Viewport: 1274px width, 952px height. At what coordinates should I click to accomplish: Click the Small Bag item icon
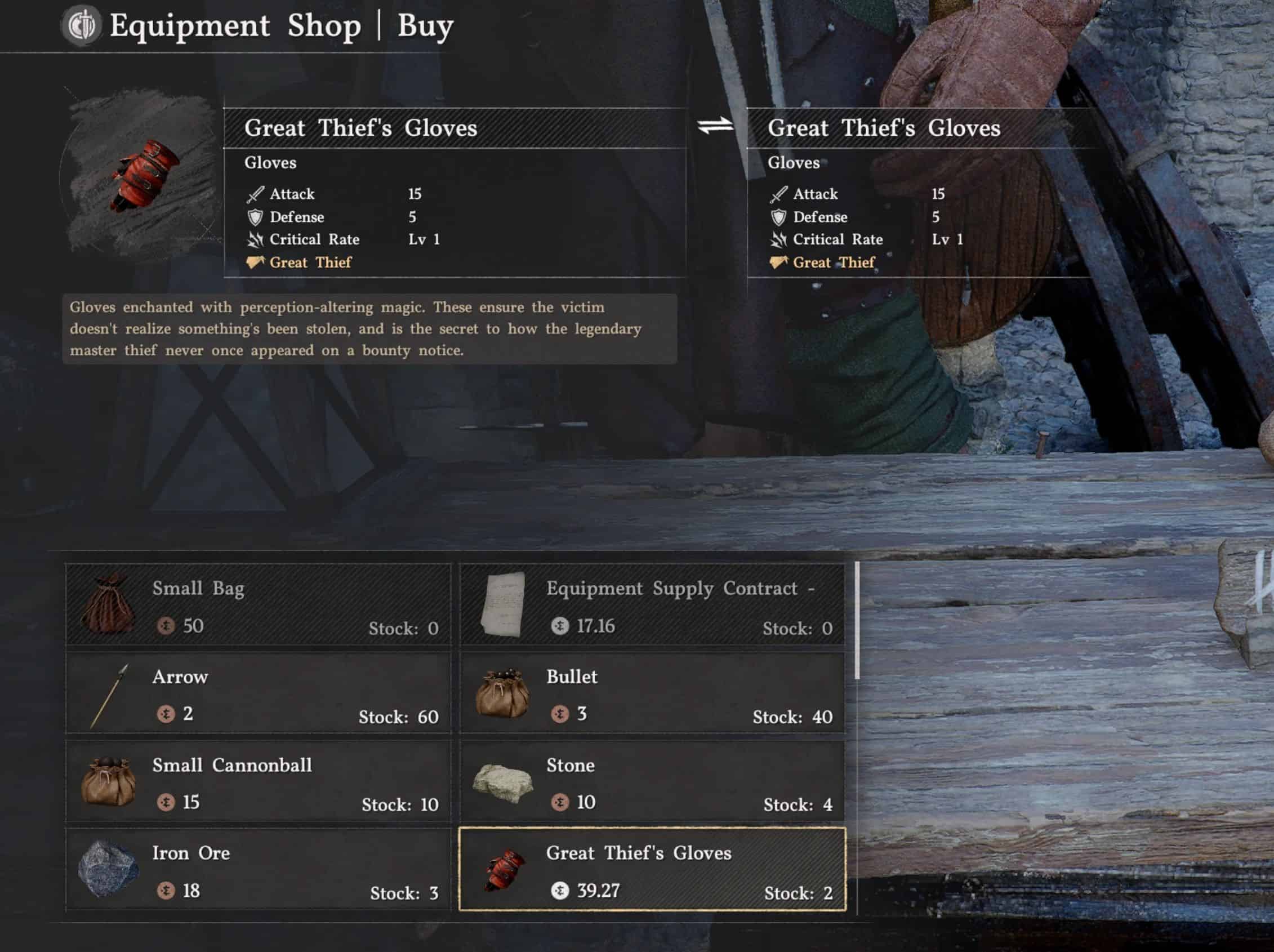click(x=111, y=606)
